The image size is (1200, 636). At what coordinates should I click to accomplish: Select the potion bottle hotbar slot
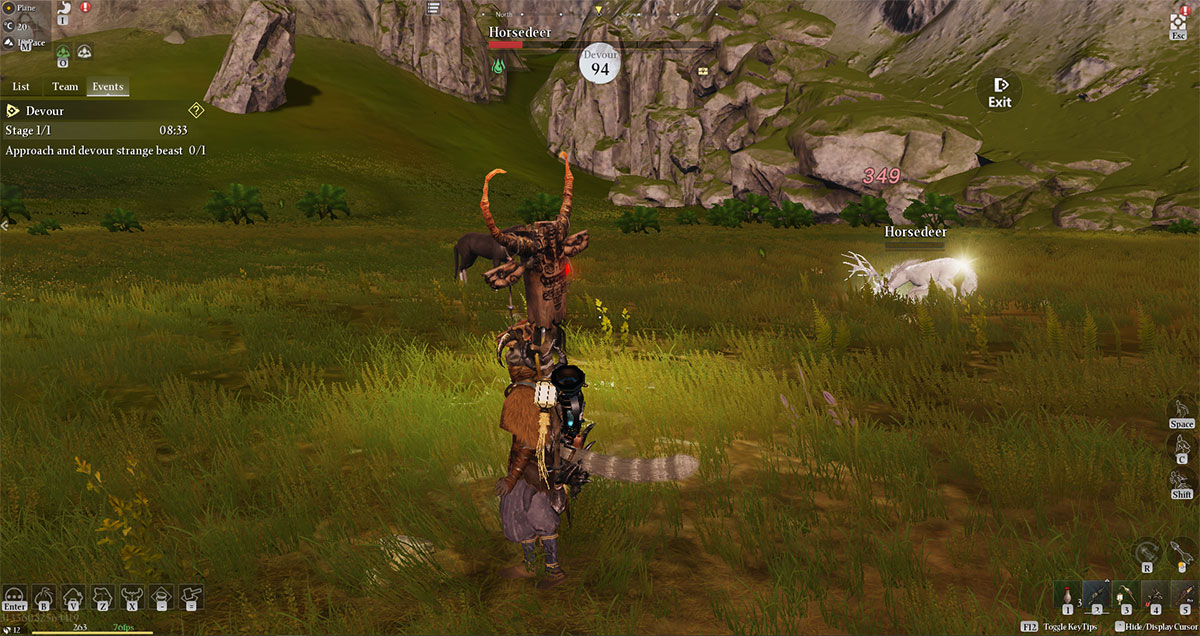pyautogui.click(x=1067, y=597)
